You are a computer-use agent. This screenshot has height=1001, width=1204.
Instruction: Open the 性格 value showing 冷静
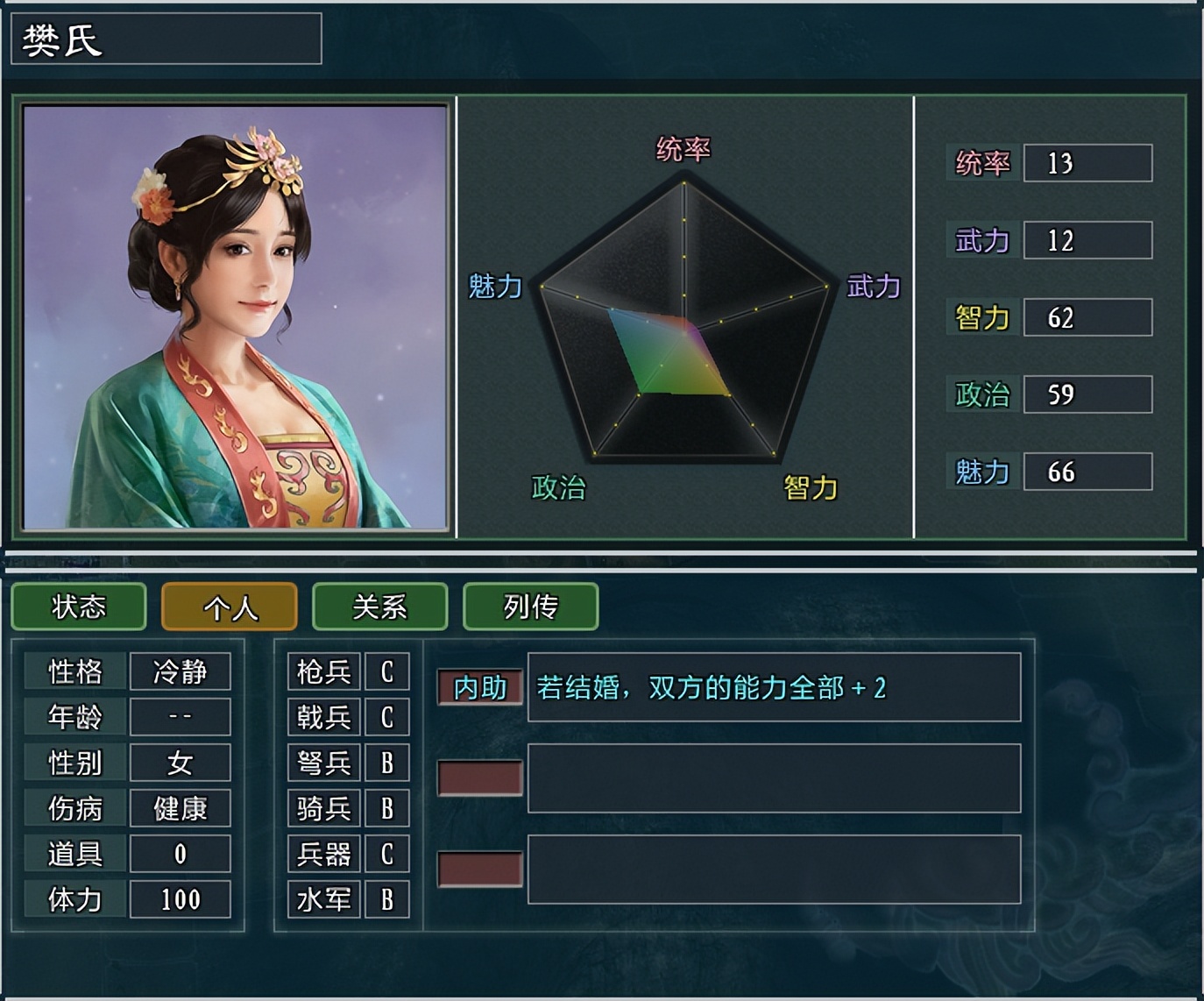point(181,671)
